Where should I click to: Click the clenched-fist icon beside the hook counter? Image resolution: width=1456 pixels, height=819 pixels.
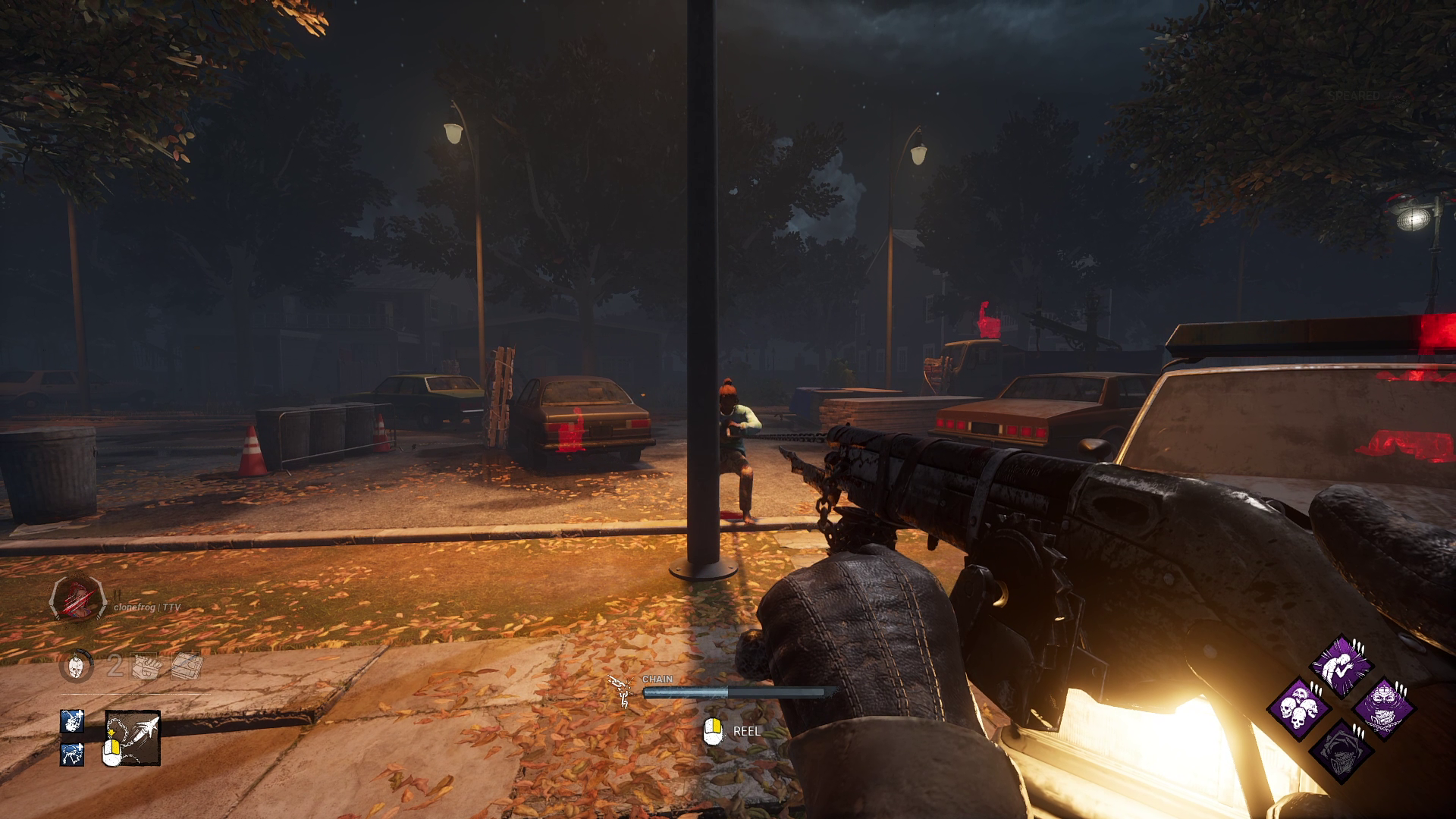tap(144, 666)
